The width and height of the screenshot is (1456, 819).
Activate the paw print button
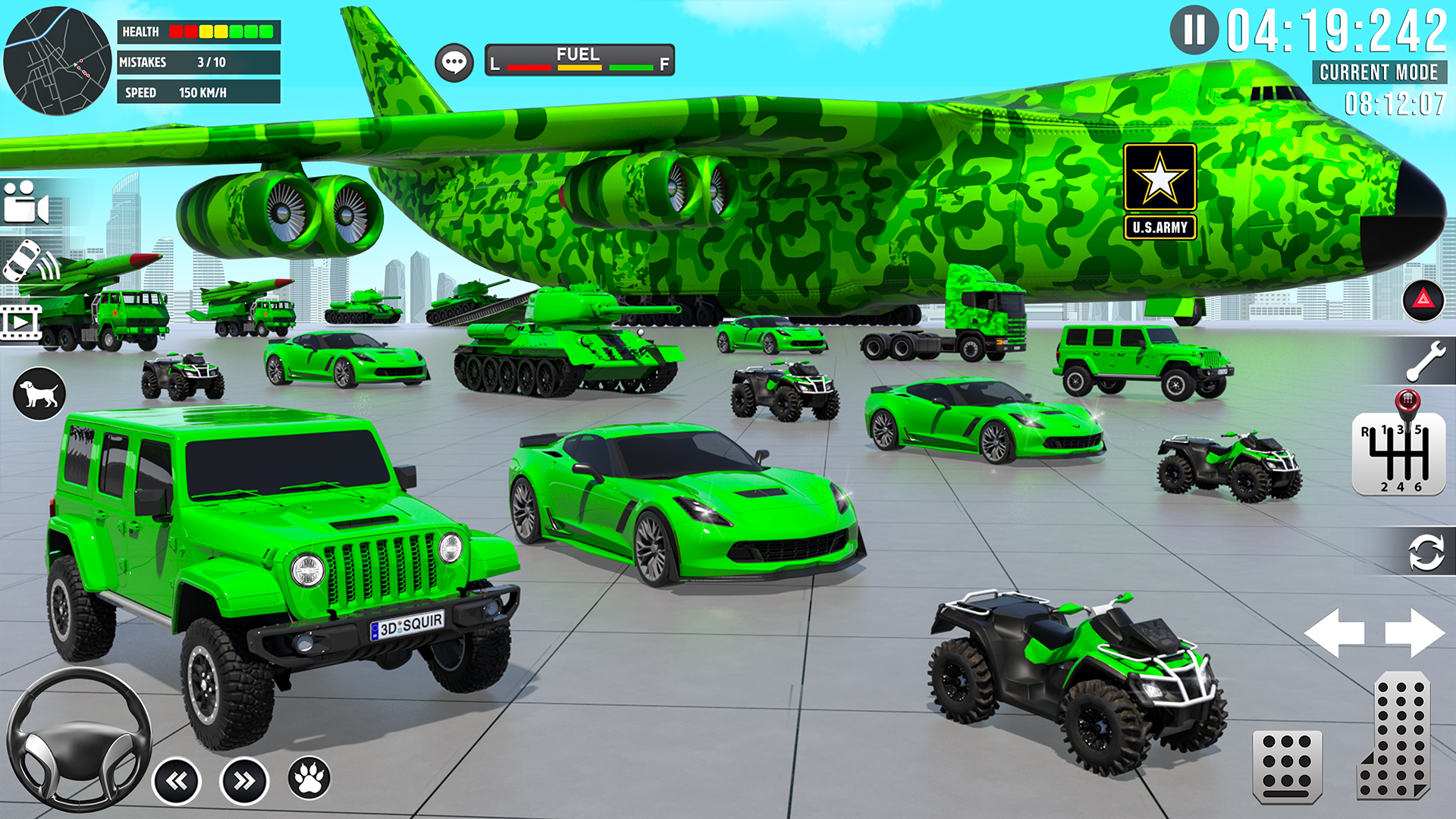click(x=309, y=778)
